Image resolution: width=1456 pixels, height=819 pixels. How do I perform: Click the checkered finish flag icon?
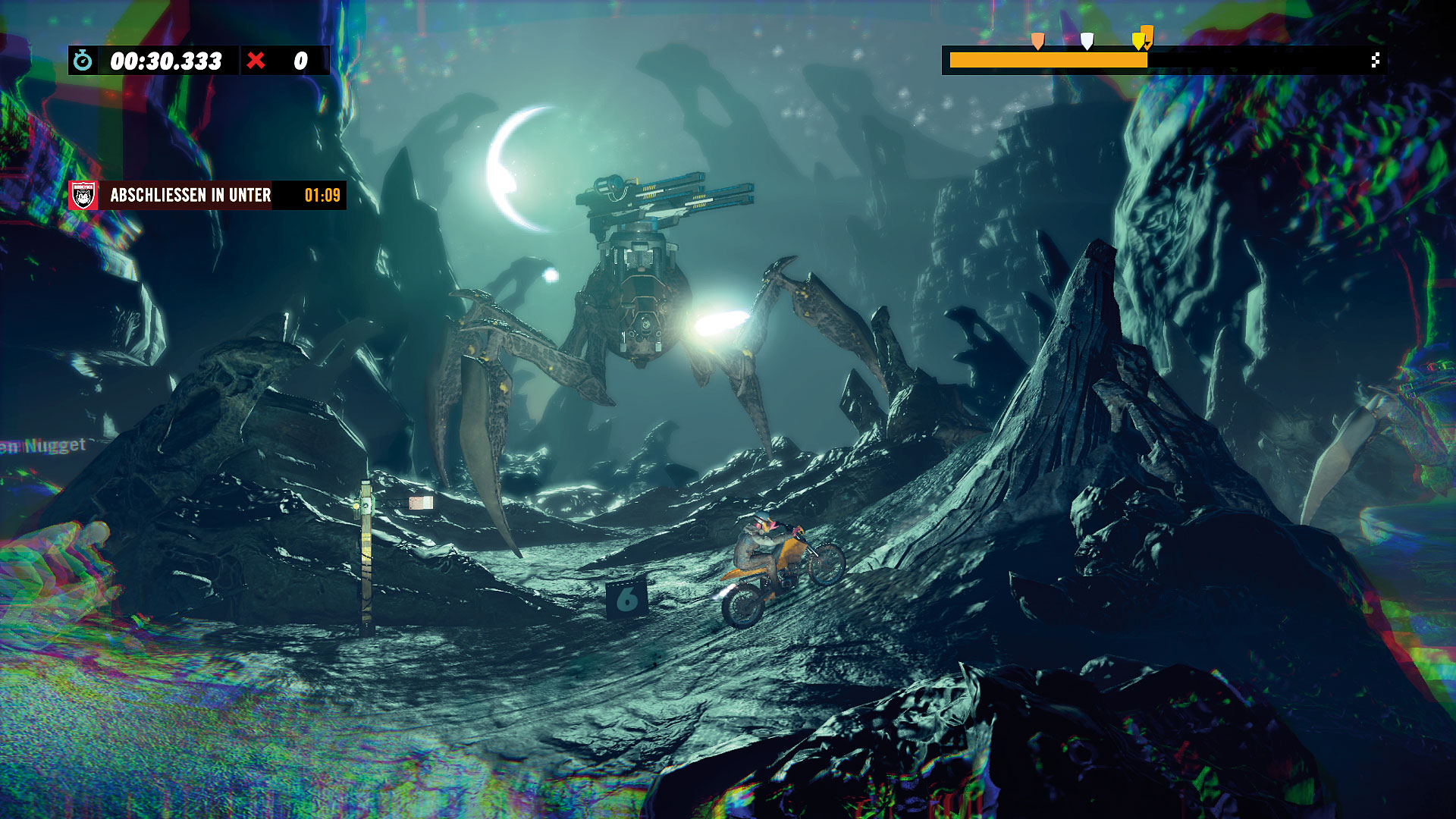(1375, 61)
